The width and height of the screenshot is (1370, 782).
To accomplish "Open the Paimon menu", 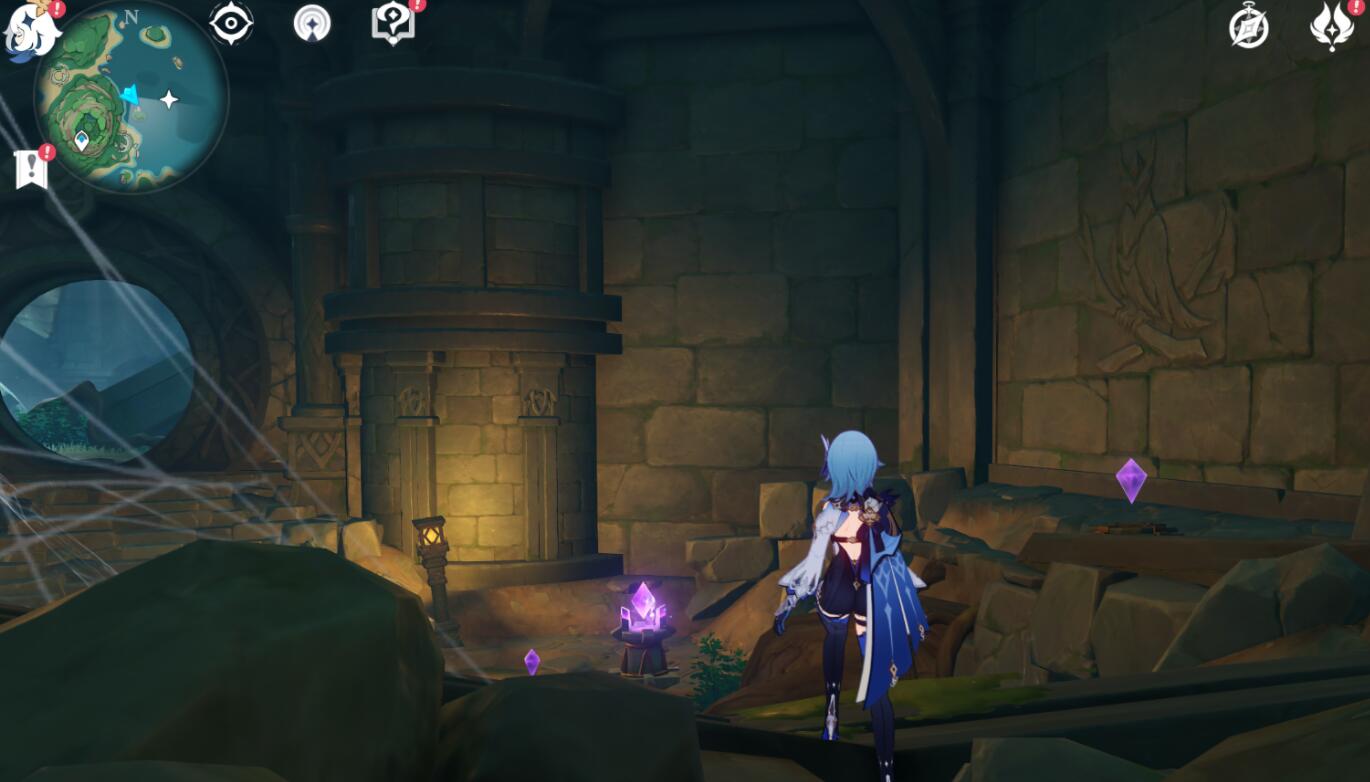I will 32,30.
